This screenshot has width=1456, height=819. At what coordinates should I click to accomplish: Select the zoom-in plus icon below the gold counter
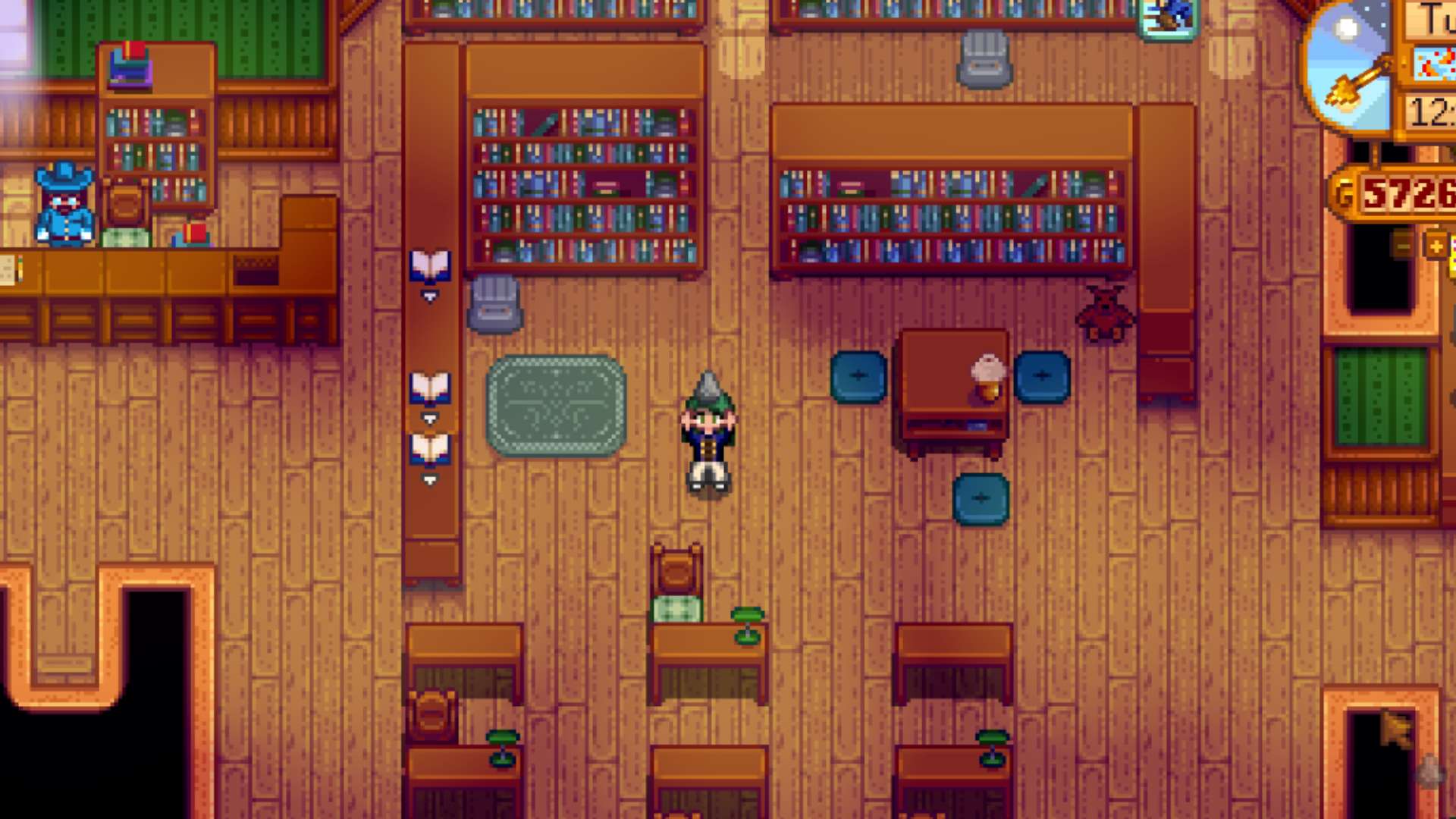tap(1436, 244)
